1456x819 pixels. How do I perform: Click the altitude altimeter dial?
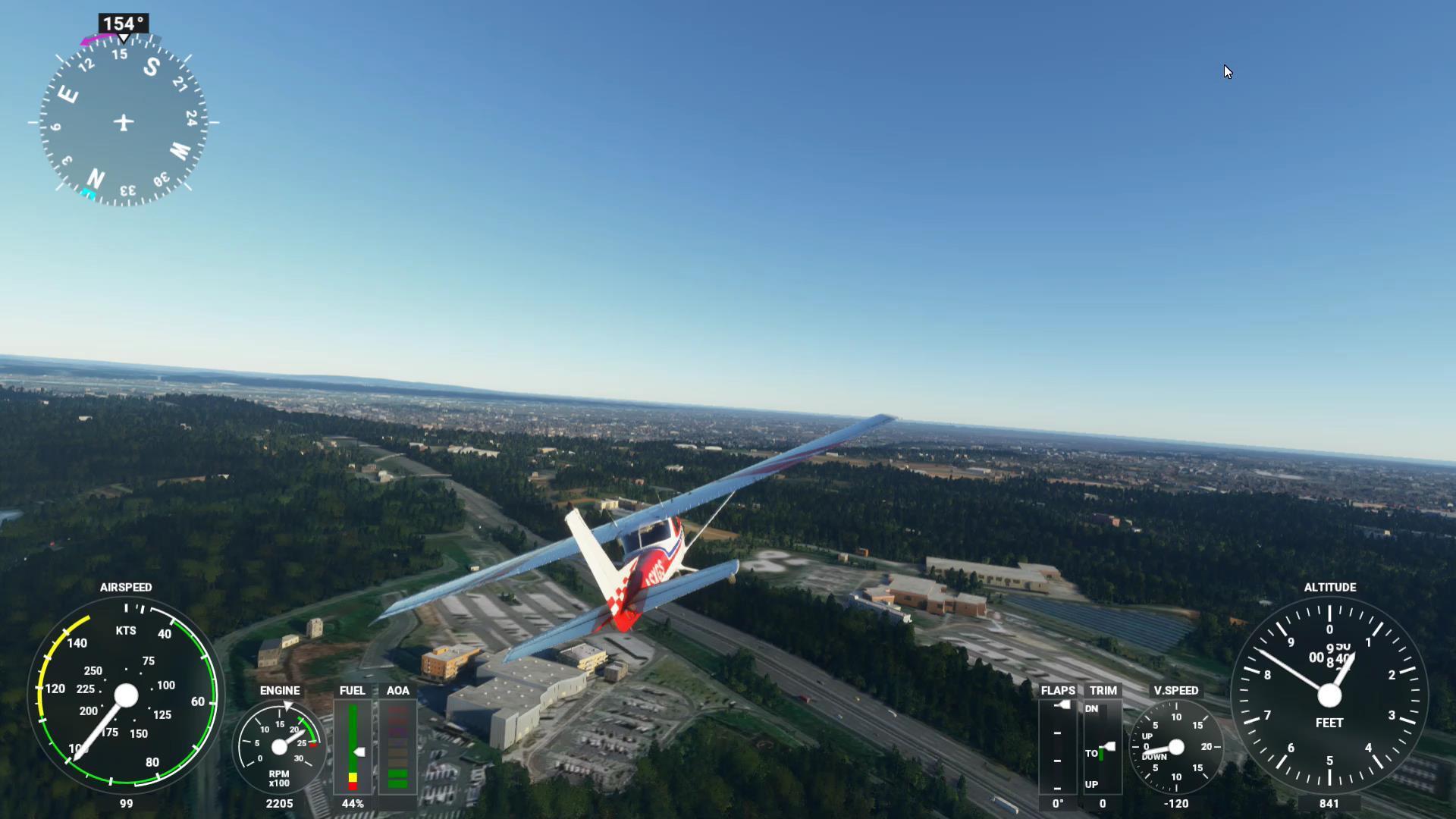click(x=1329, y=695)
